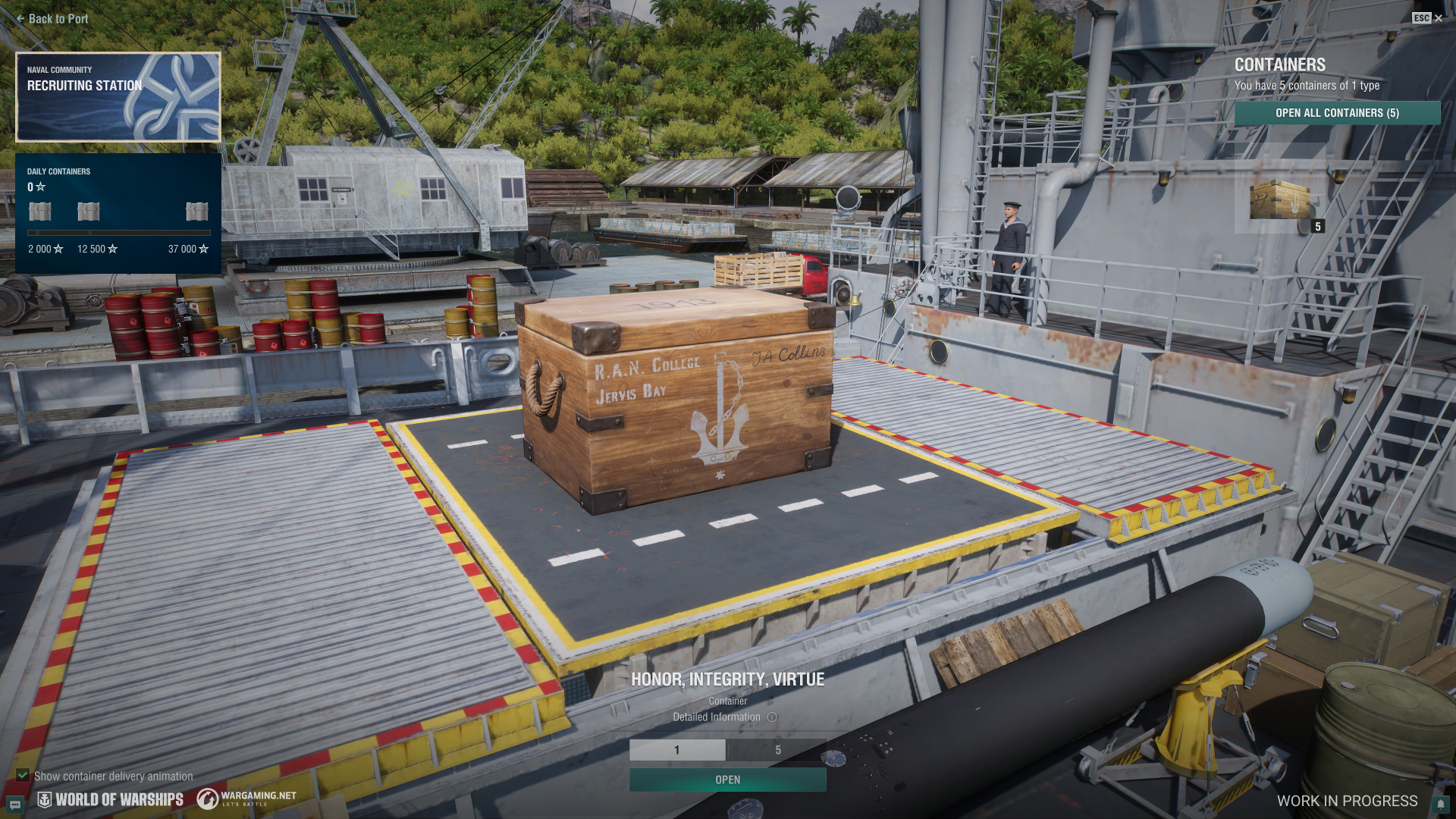
Task: Set open quantity to 5
Action: (777, 750)
